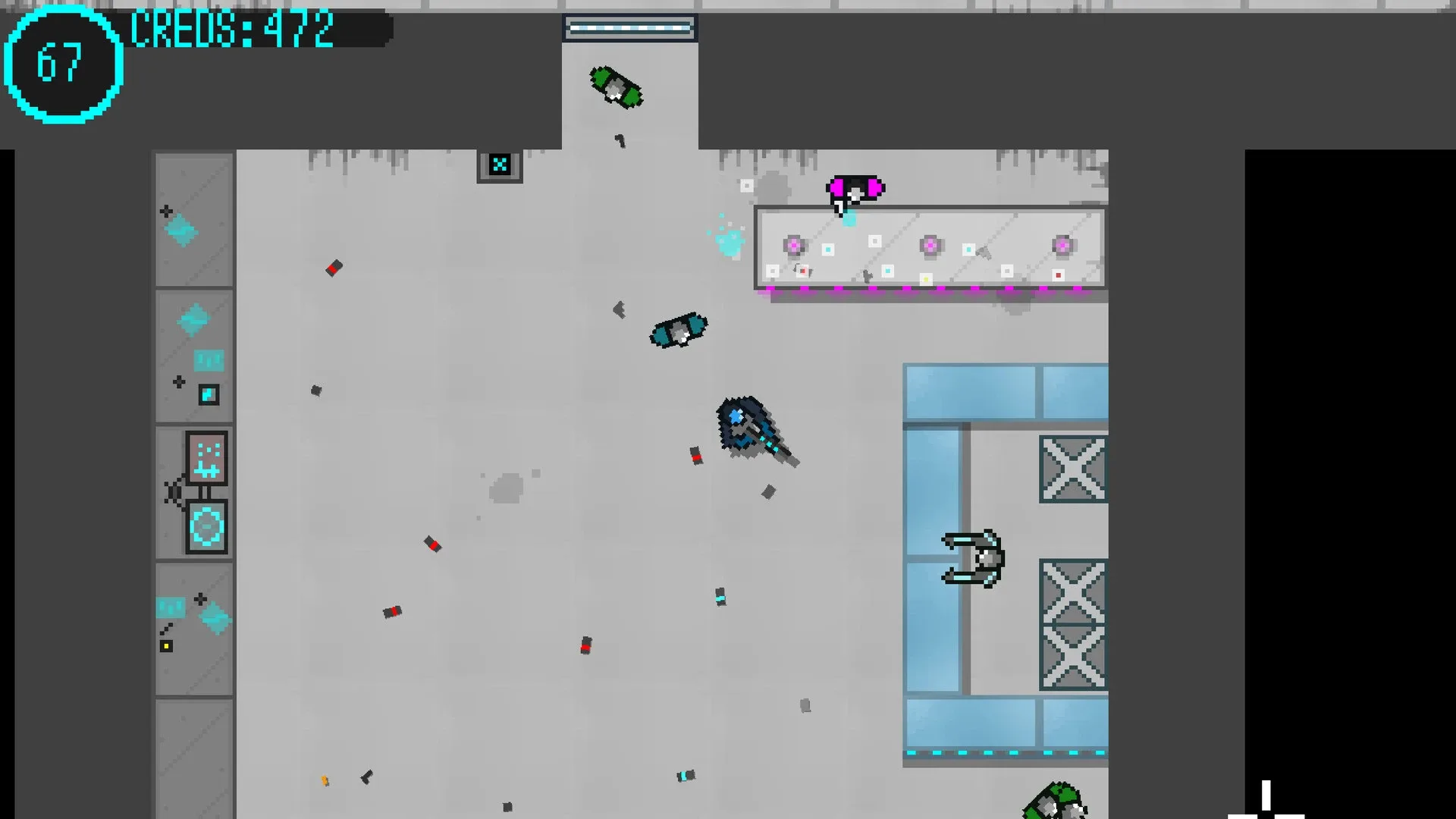Click the green enemy ship at the top
This screenshot has width=1456, height=819.
coord(616,89)
